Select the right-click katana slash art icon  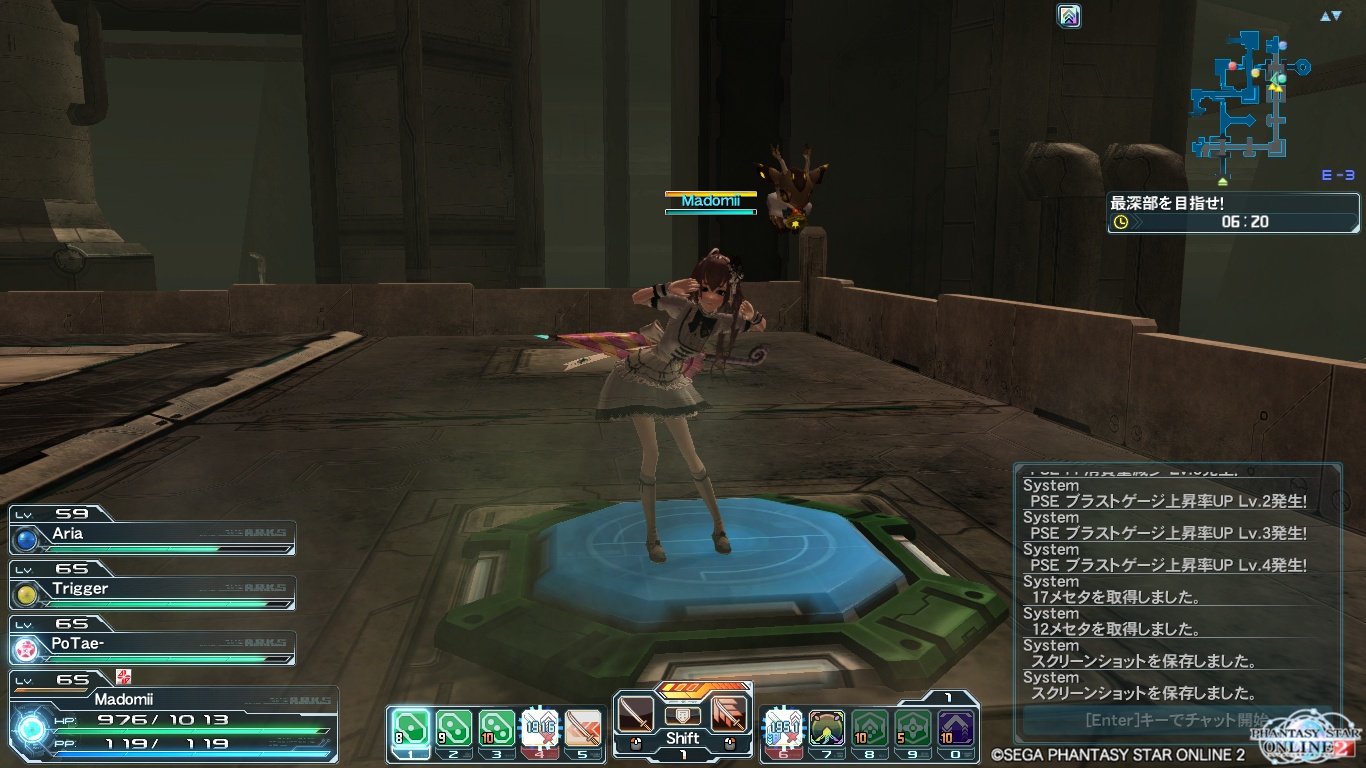point(729,714)
